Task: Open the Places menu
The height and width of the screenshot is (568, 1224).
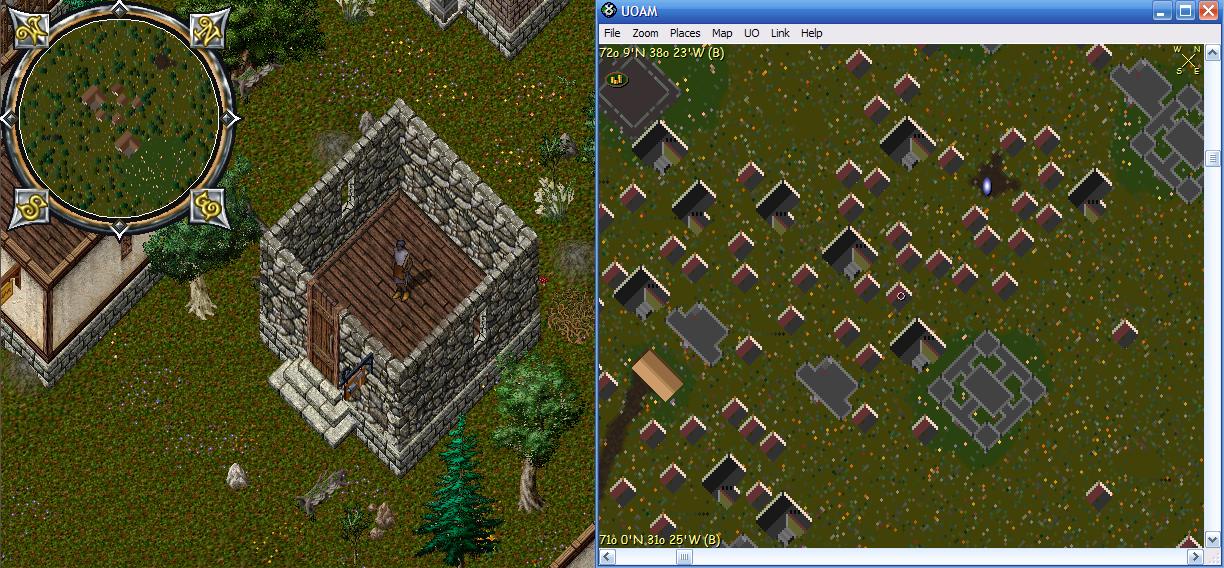Action: [685, 33]
